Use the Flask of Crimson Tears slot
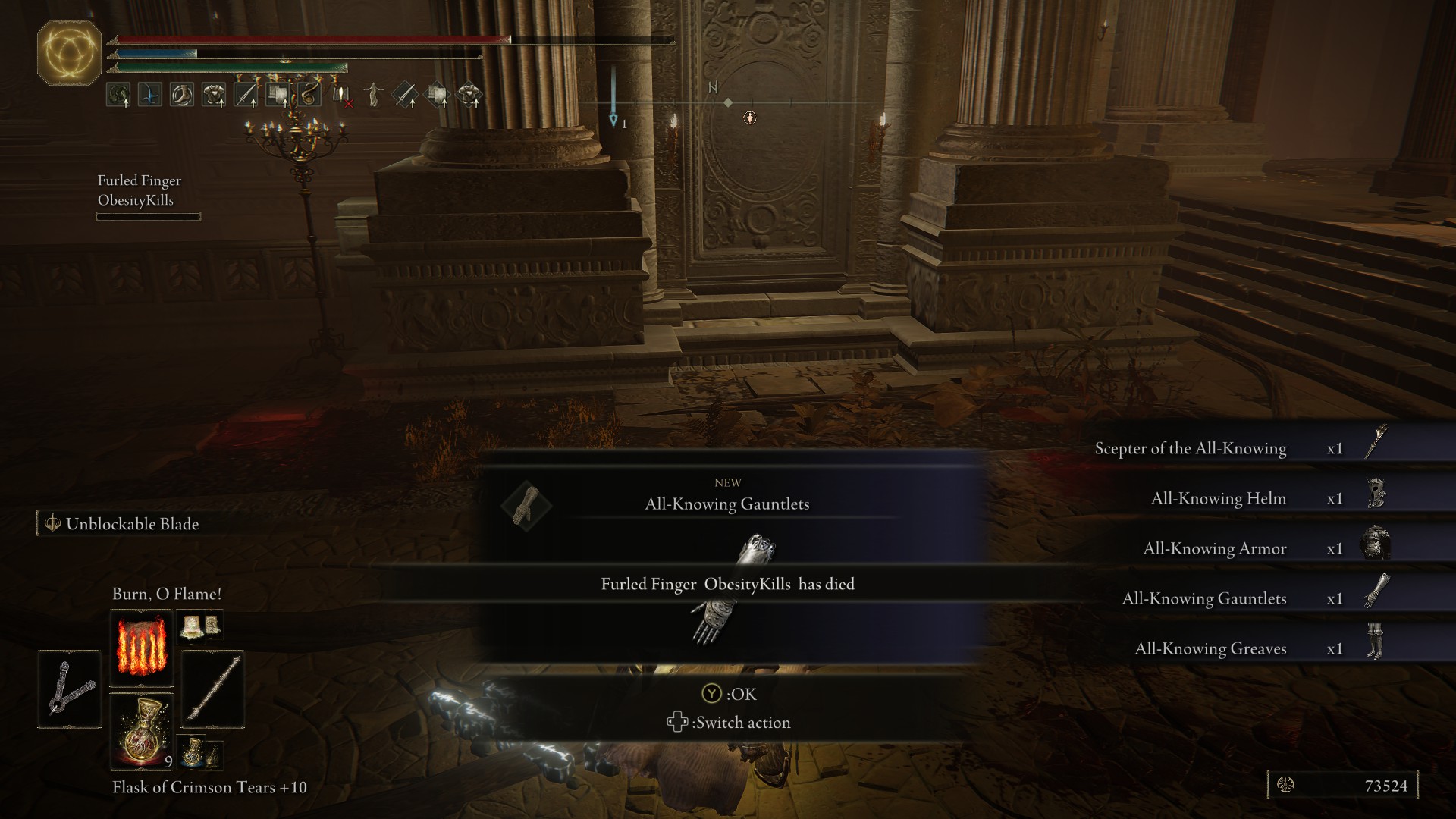 tap(141, 731)
